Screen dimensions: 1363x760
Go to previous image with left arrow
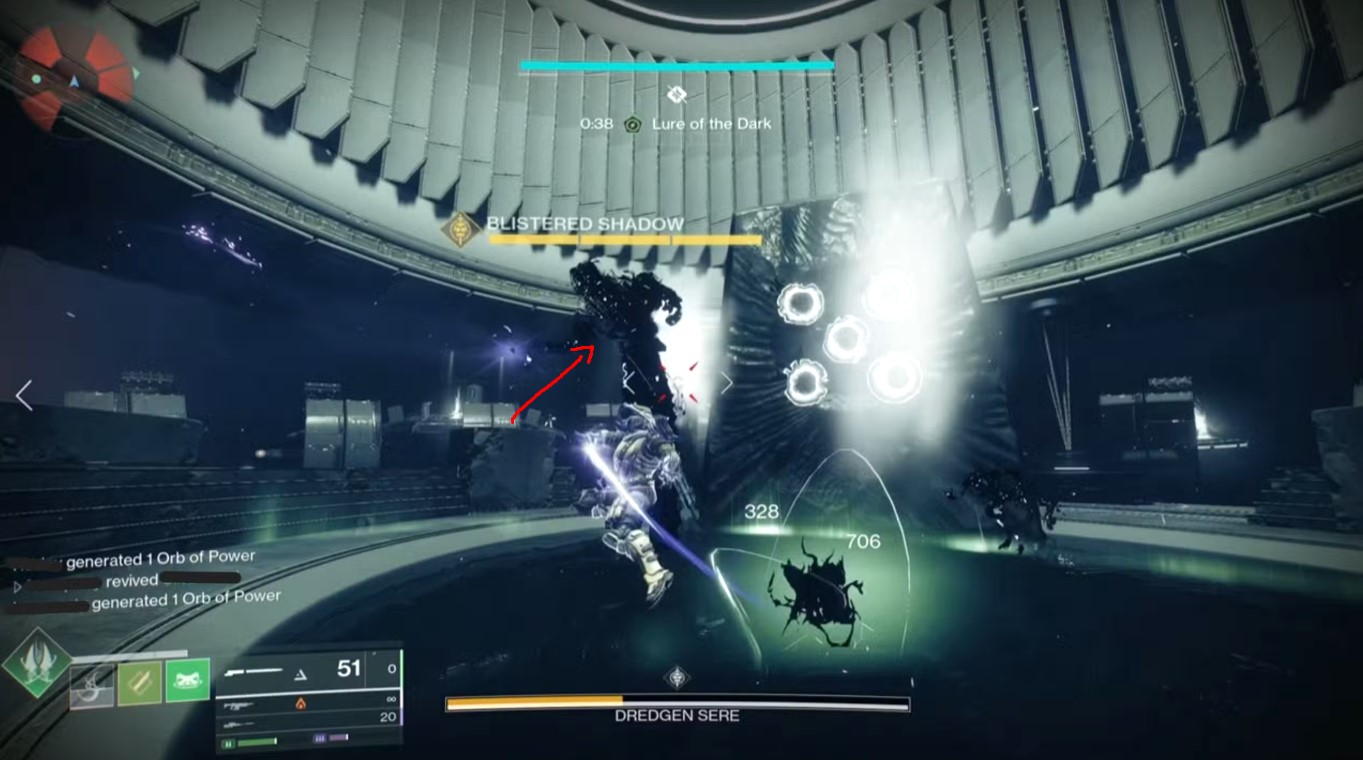point(24,395)
